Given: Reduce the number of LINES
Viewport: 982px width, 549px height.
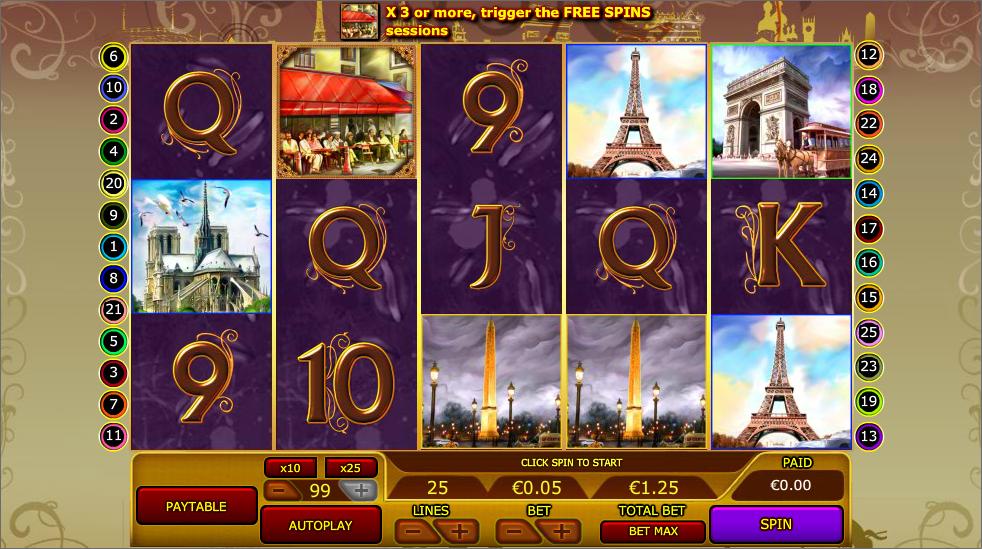Looking at the screenshot, I should click(413, 532).
